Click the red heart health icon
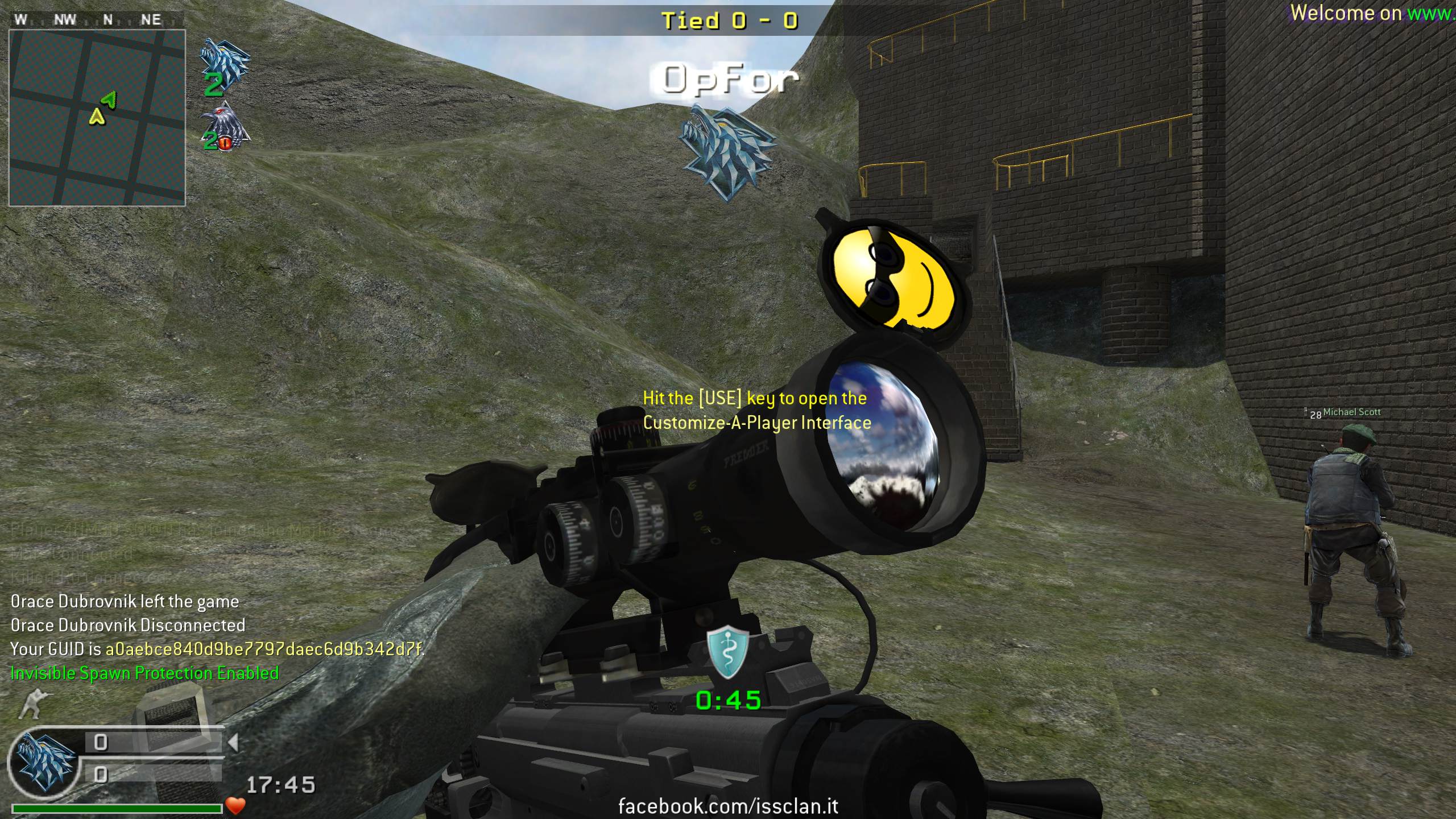This screenshot has width=1456, height=819. pyautogui.click(x=235, y=805)
